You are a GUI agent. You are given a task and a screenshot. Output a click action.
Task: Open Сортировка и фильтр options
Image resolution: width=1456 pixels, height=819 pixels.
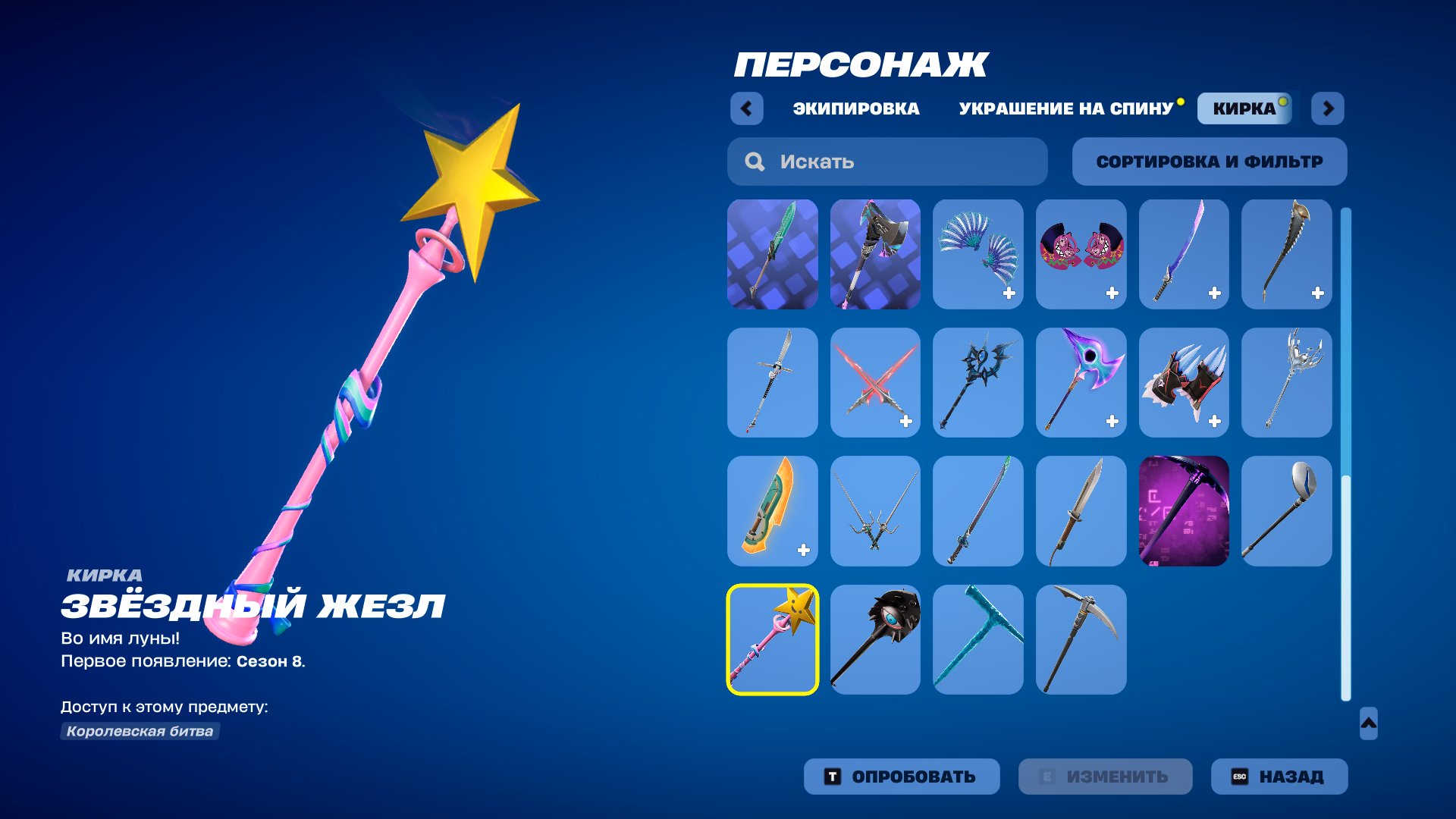1209,162
